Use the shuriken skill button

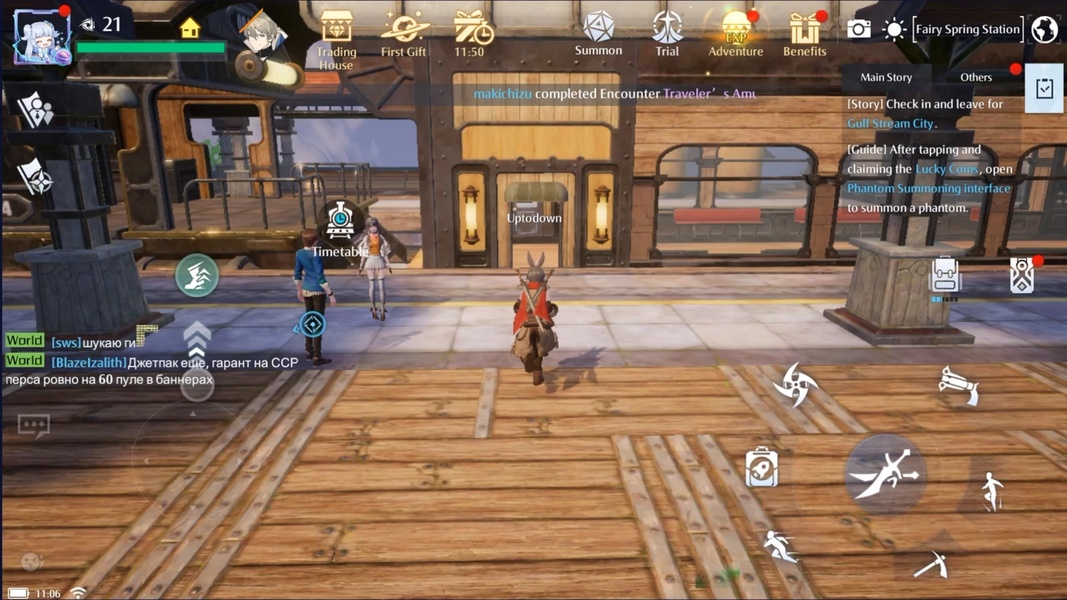click(x=796, y=385)
